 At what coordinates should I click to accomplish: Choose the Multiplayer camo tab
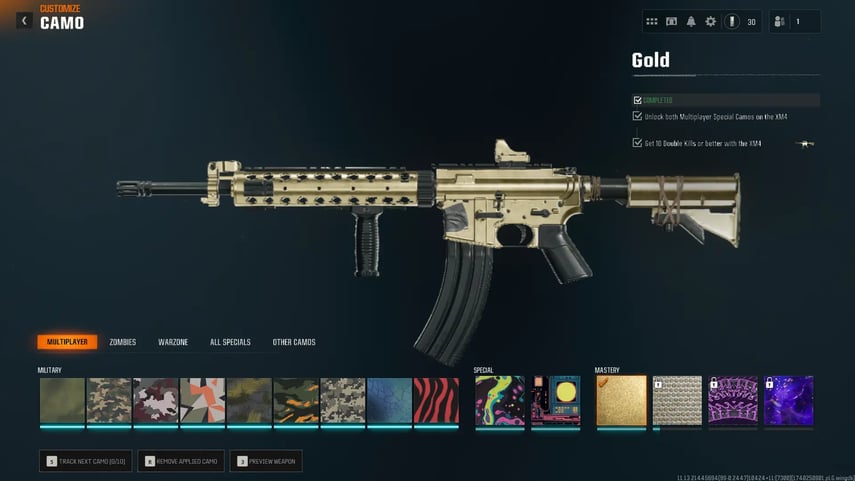point(67,342)
